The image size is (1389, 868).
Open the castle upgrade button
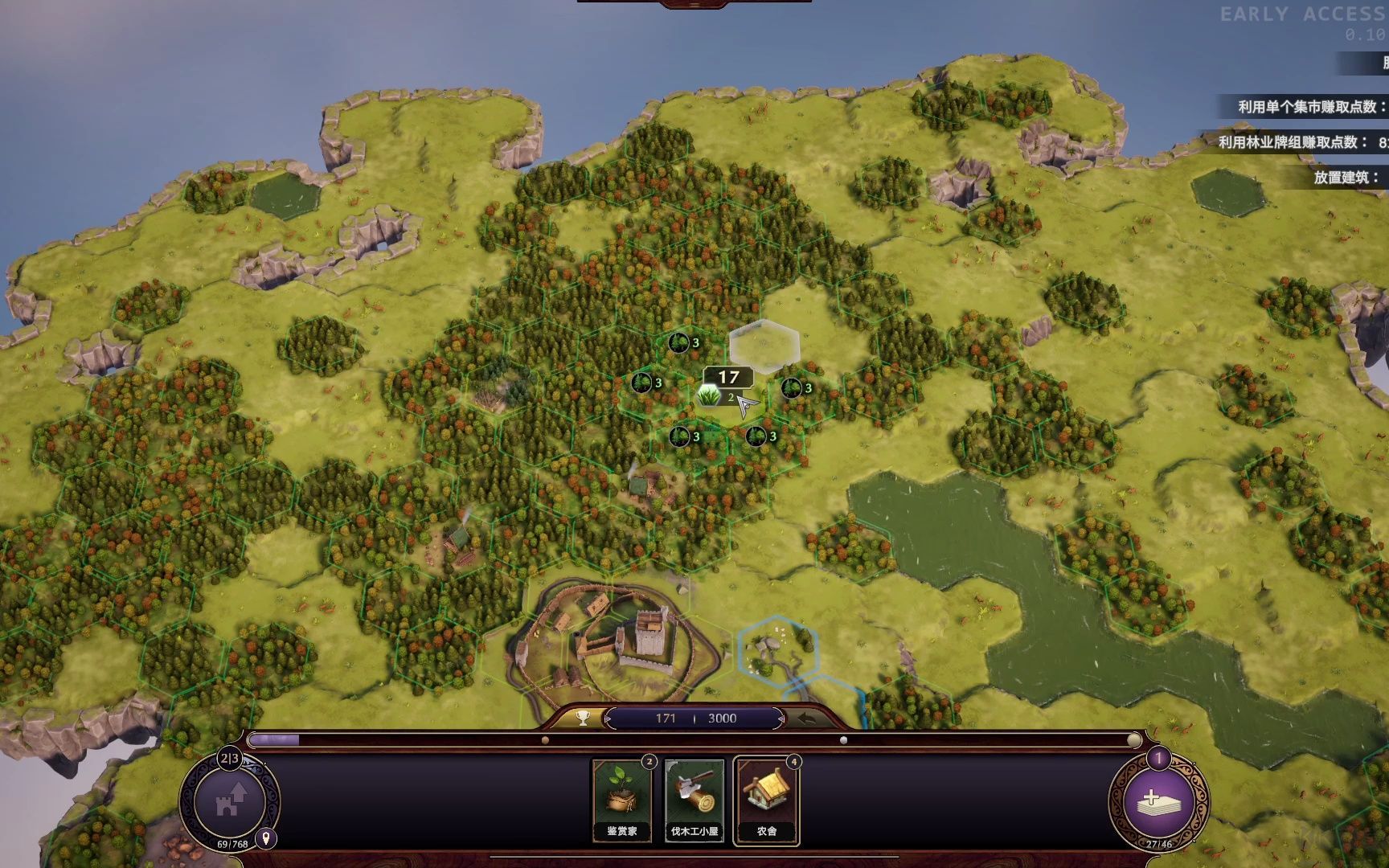click(x=230, y=800)
